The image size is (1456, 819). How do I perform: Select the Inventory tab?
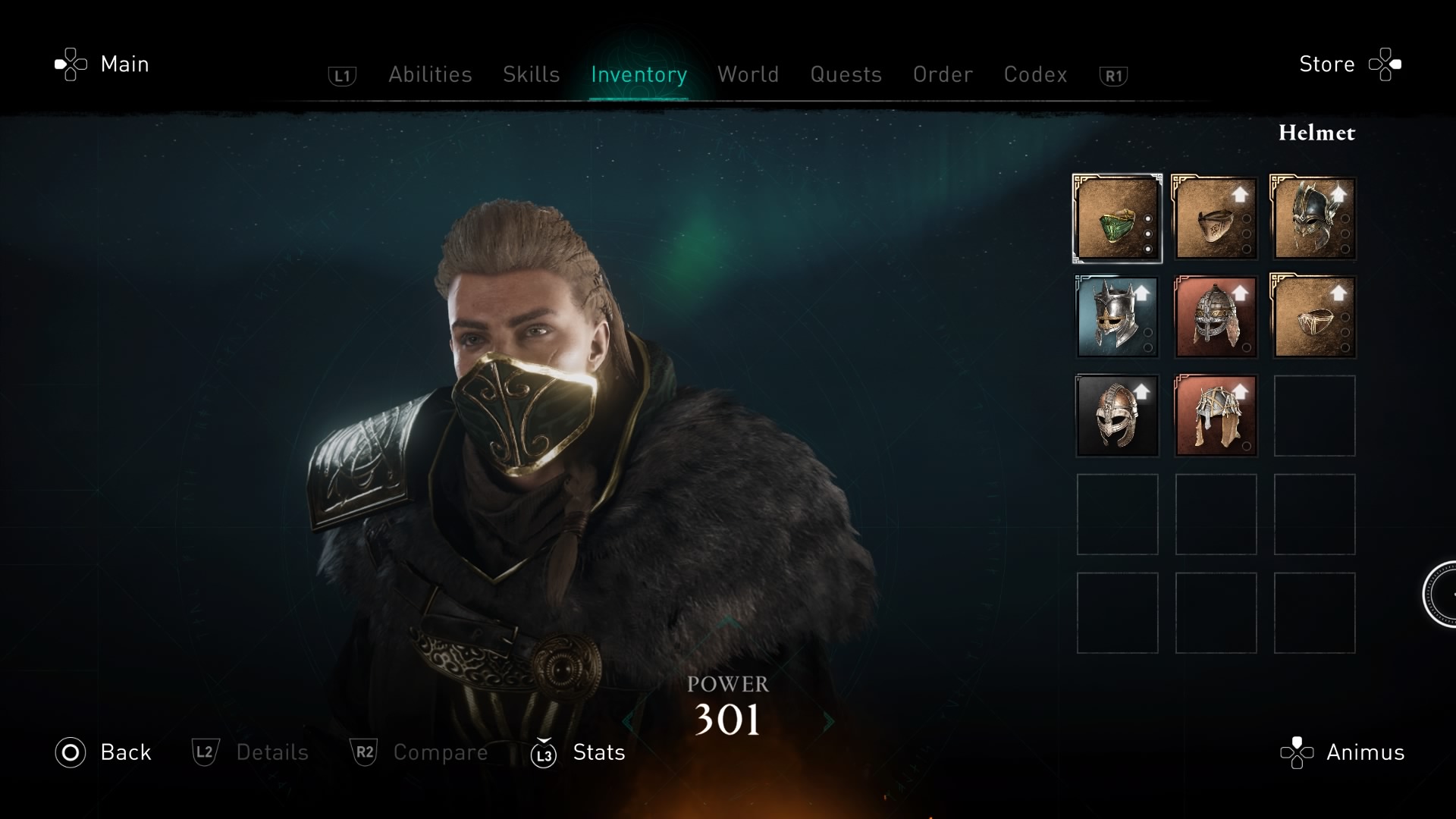[639, 74]
